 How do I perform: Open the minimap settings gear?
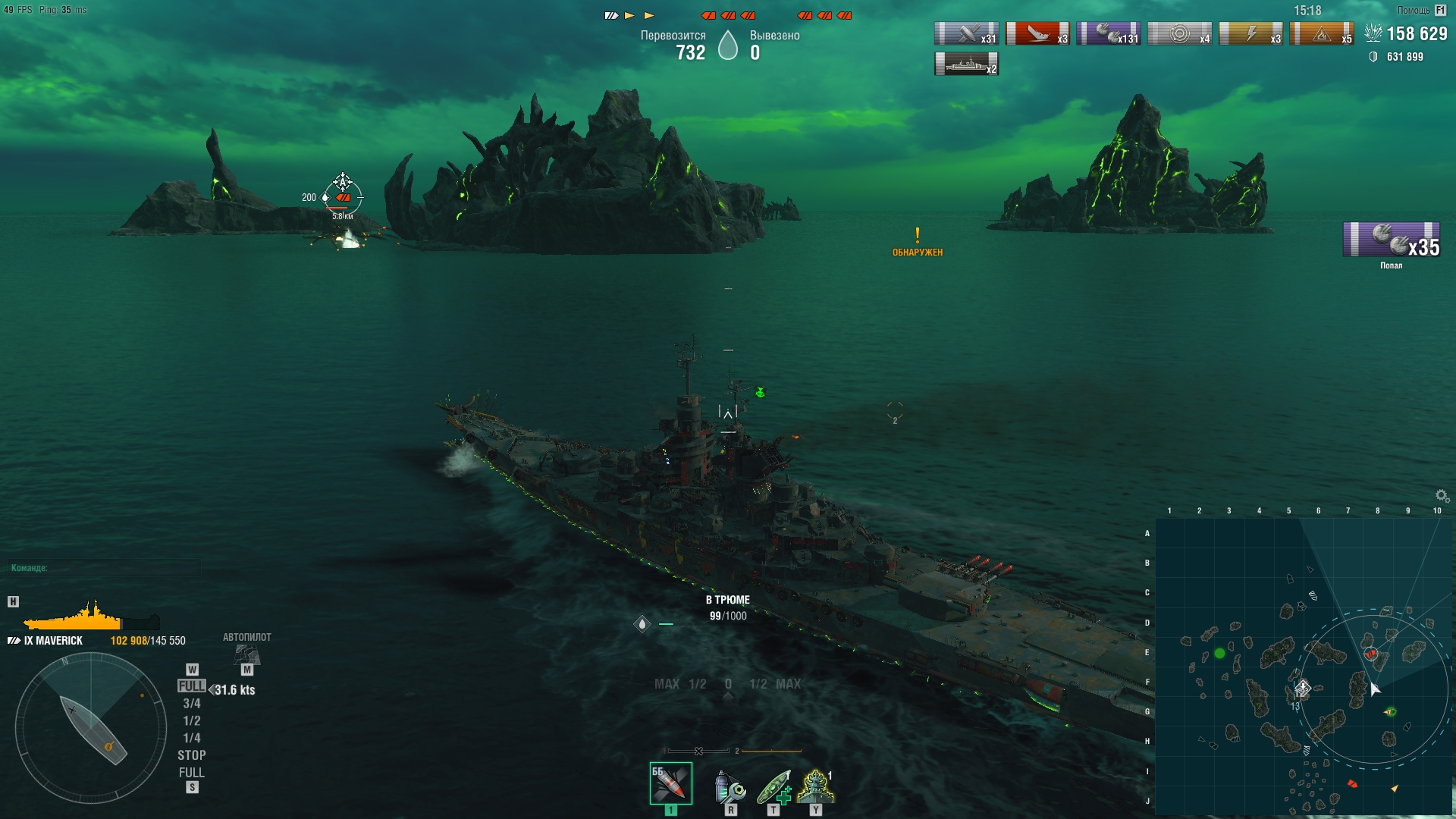coord(1442,496)
